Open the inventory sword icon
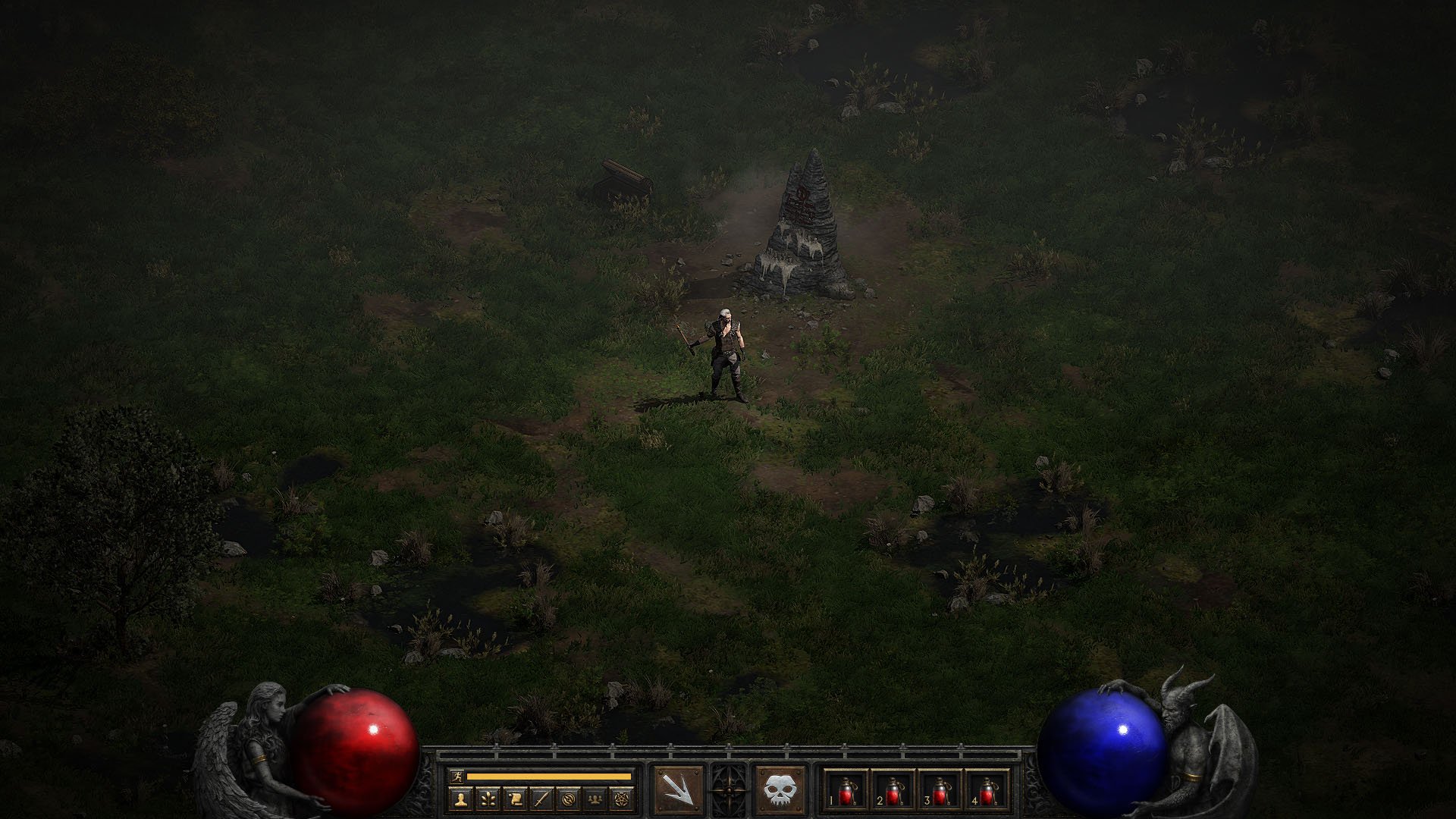 (x=541, y=799)
